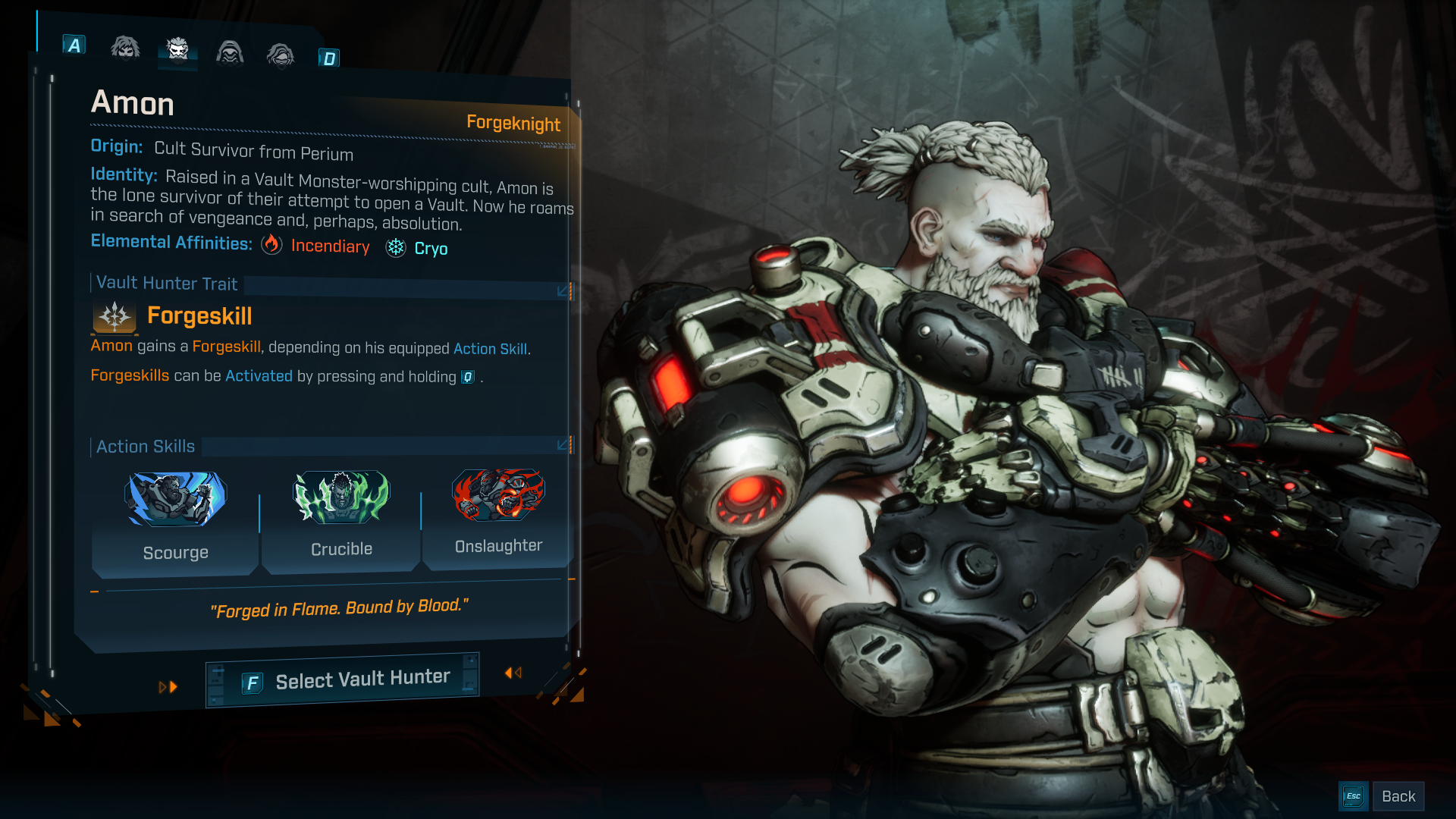Toggle the Q keybind prompt icon
Image resolution: width=1456 pixels, height=819 pixels.
(x=466, y=376)
